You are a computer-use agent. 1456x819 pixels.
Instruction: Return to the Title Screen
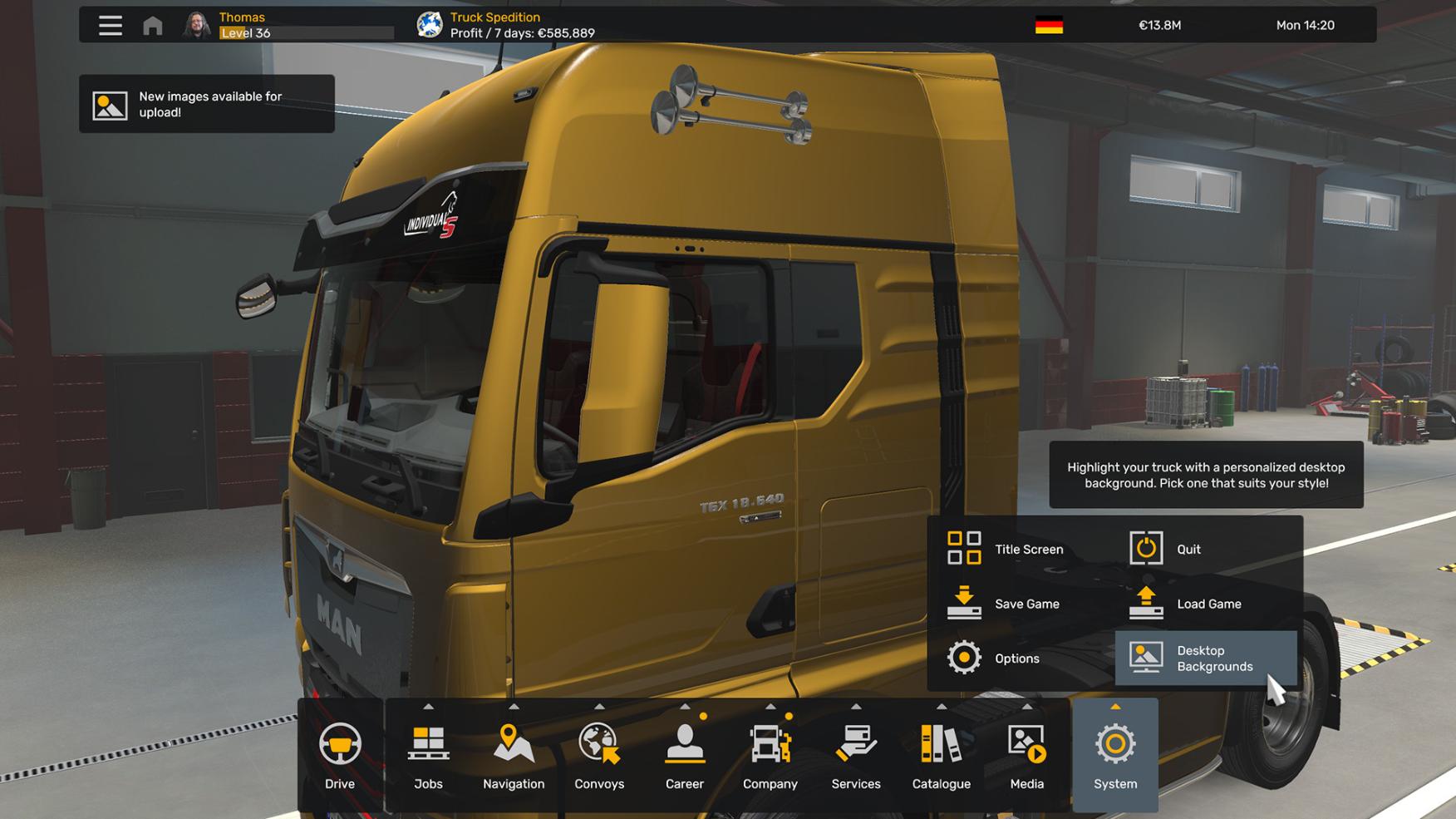click(x=1006, y=549)
